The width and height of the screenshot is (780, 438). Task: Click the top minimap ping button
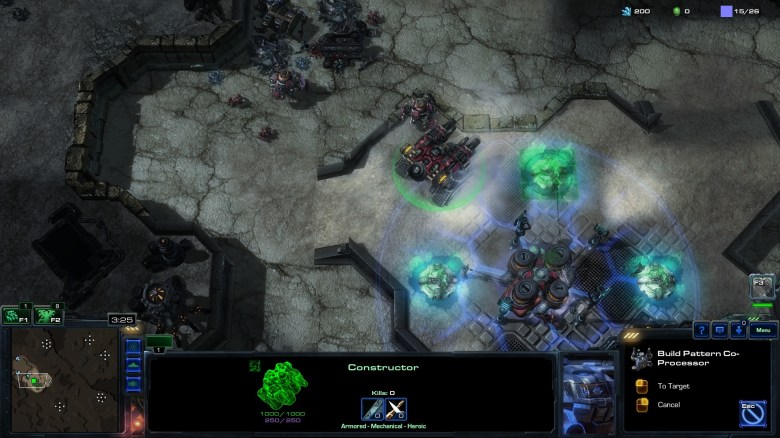(133, 348)
